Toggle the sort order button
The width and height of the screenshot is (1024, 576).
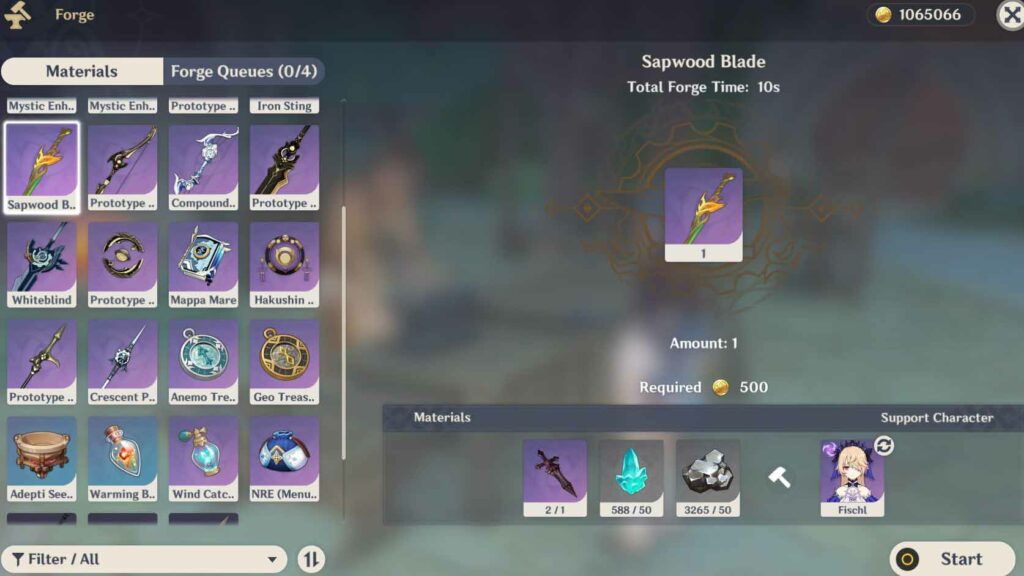click(x=312, y=559)
